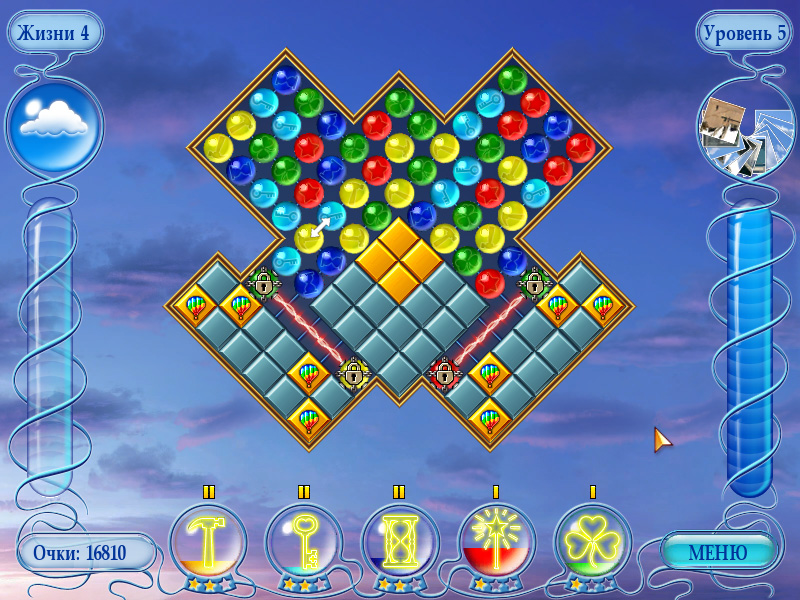This screenshot has width=800, height=600.
Task: Click the yellow ball marked by white arrow
Action: (x=308, y=238)
